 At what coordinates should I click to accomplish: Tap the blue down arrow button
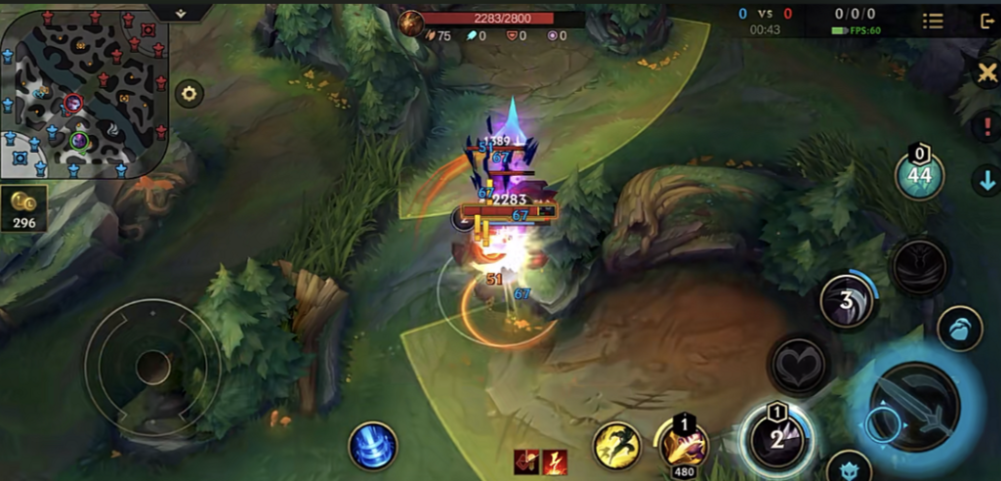985,180
